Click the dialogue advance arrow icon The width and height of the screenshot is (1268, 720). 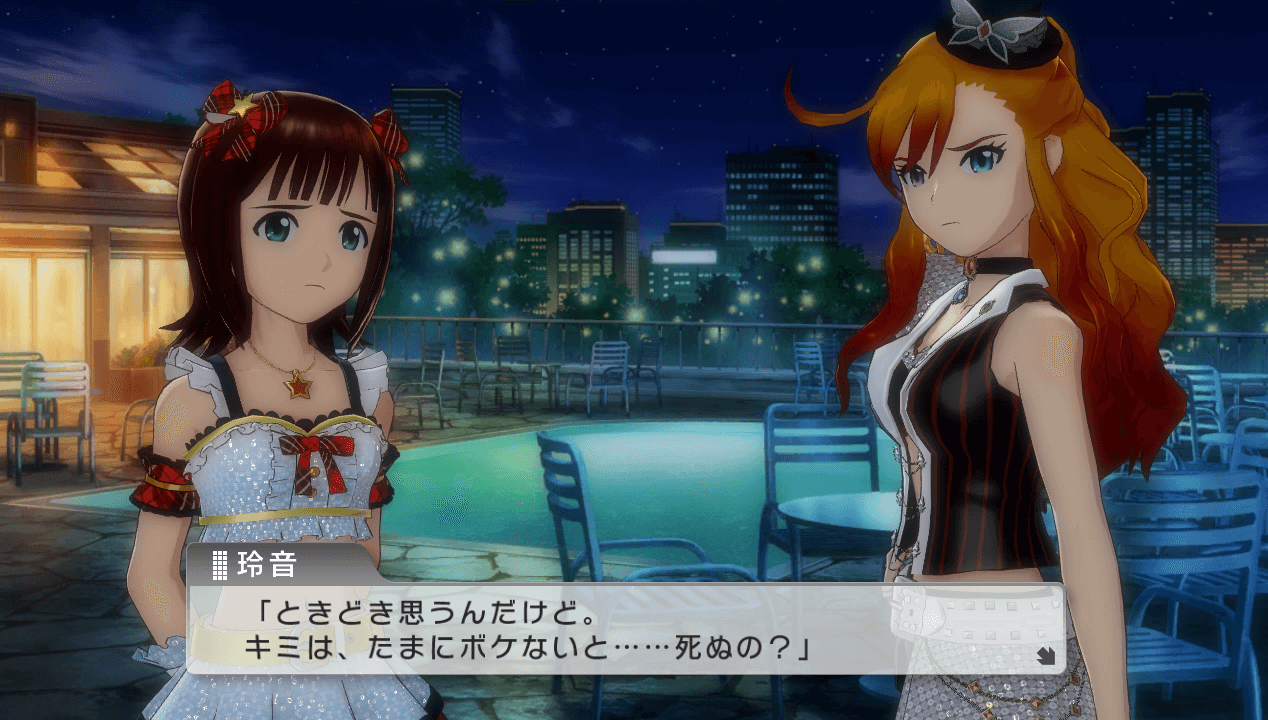(x=1046, y=657)
